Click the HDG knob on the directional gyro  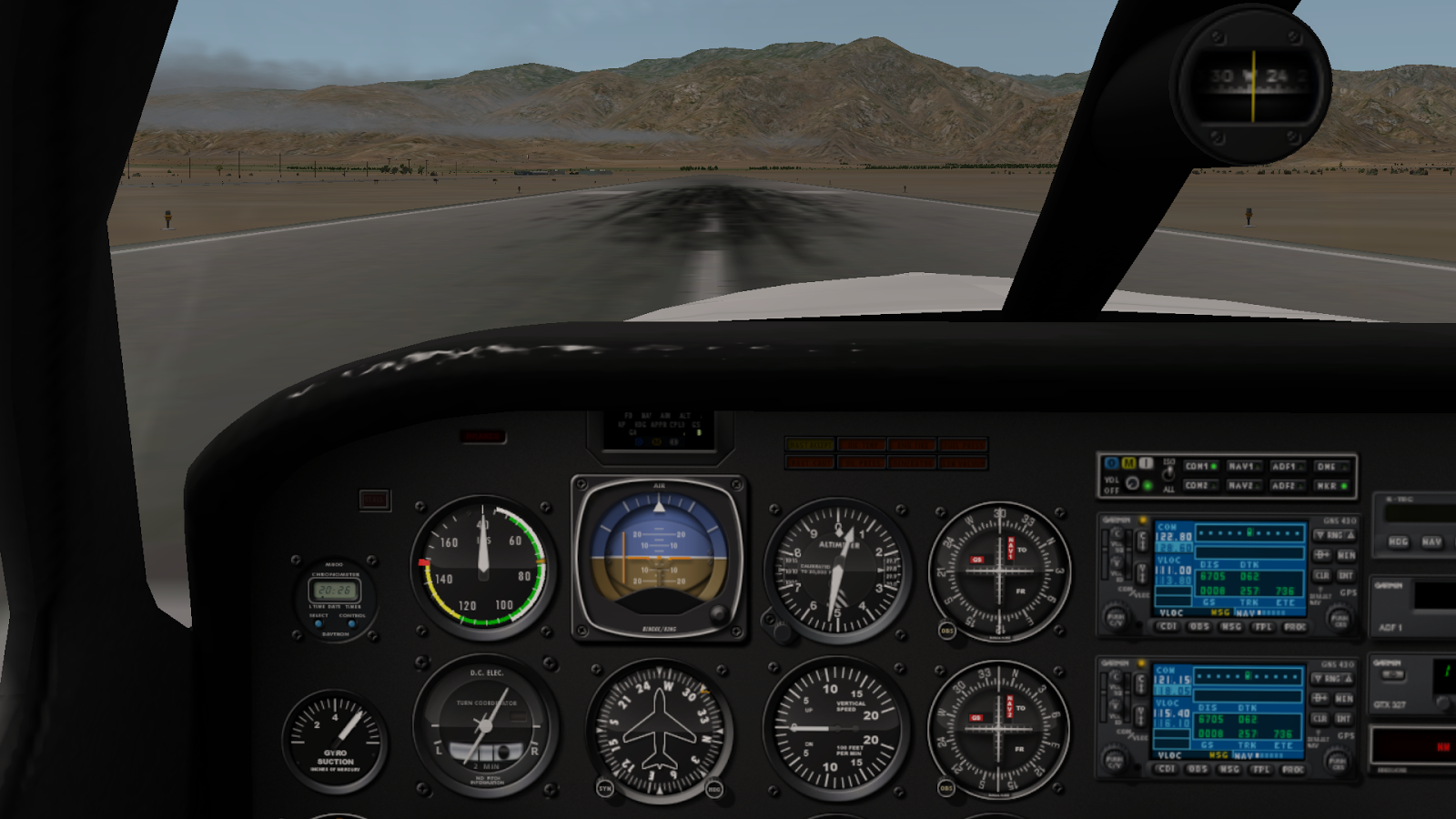[714, 790]
